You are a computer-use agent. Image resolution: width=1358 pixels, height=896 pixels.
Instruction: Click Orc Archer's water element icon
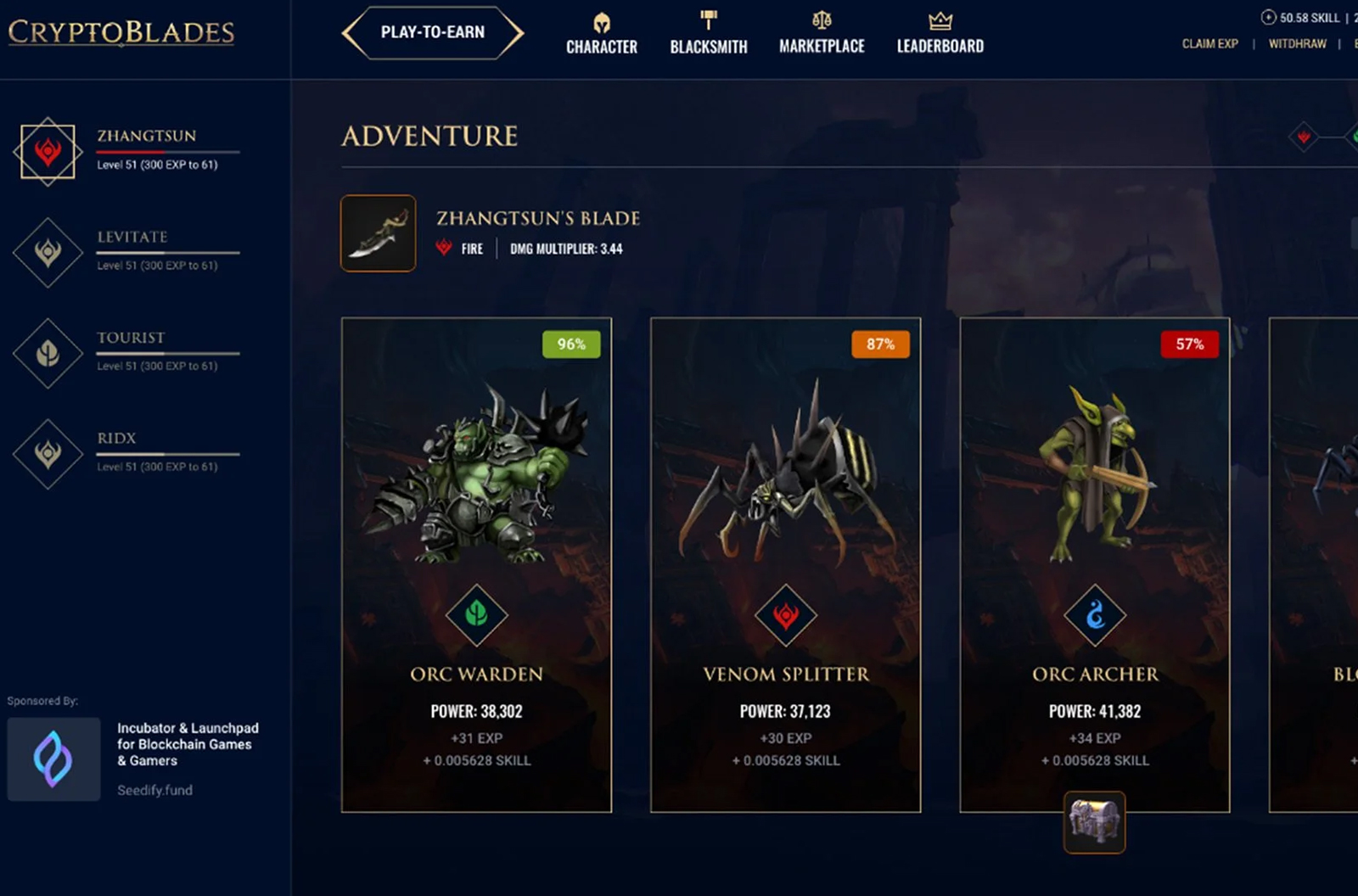click(x=1094, y=616)
